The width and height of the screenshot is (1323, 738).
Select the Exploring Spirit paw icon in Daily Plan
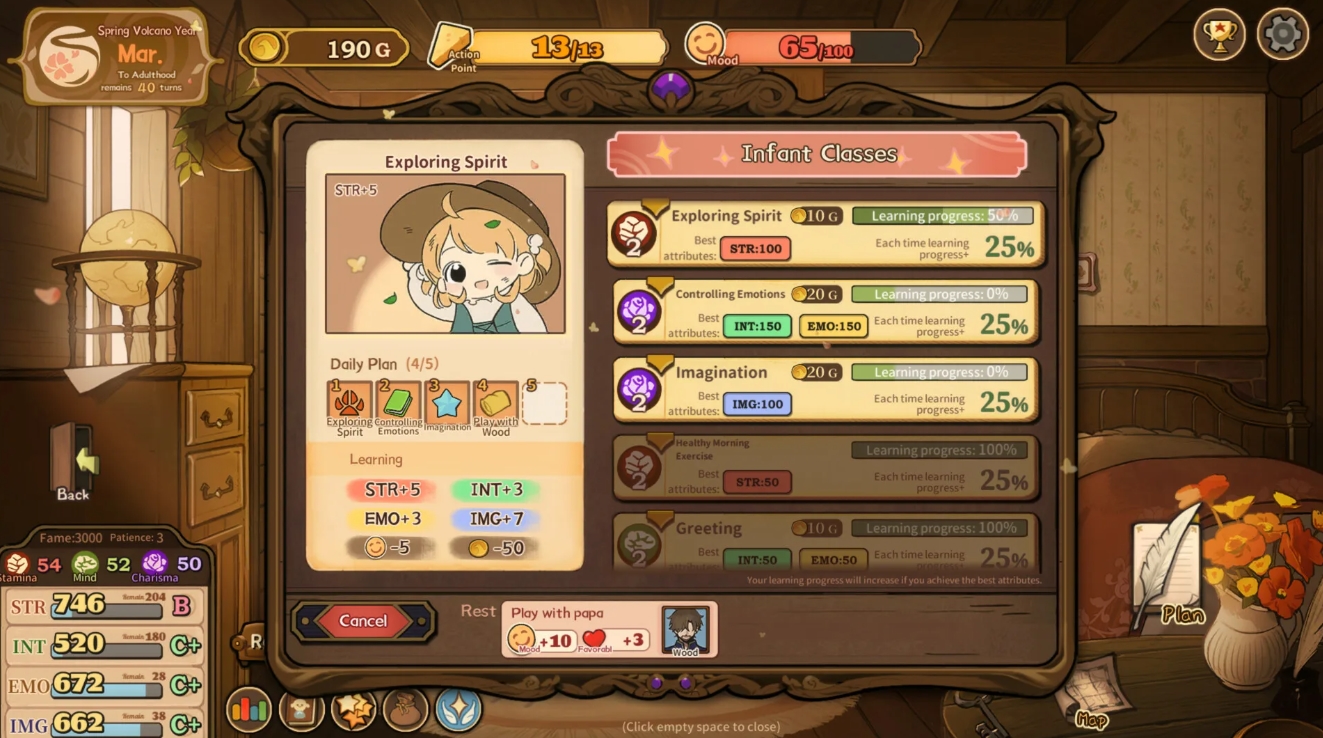click(348, 403)
